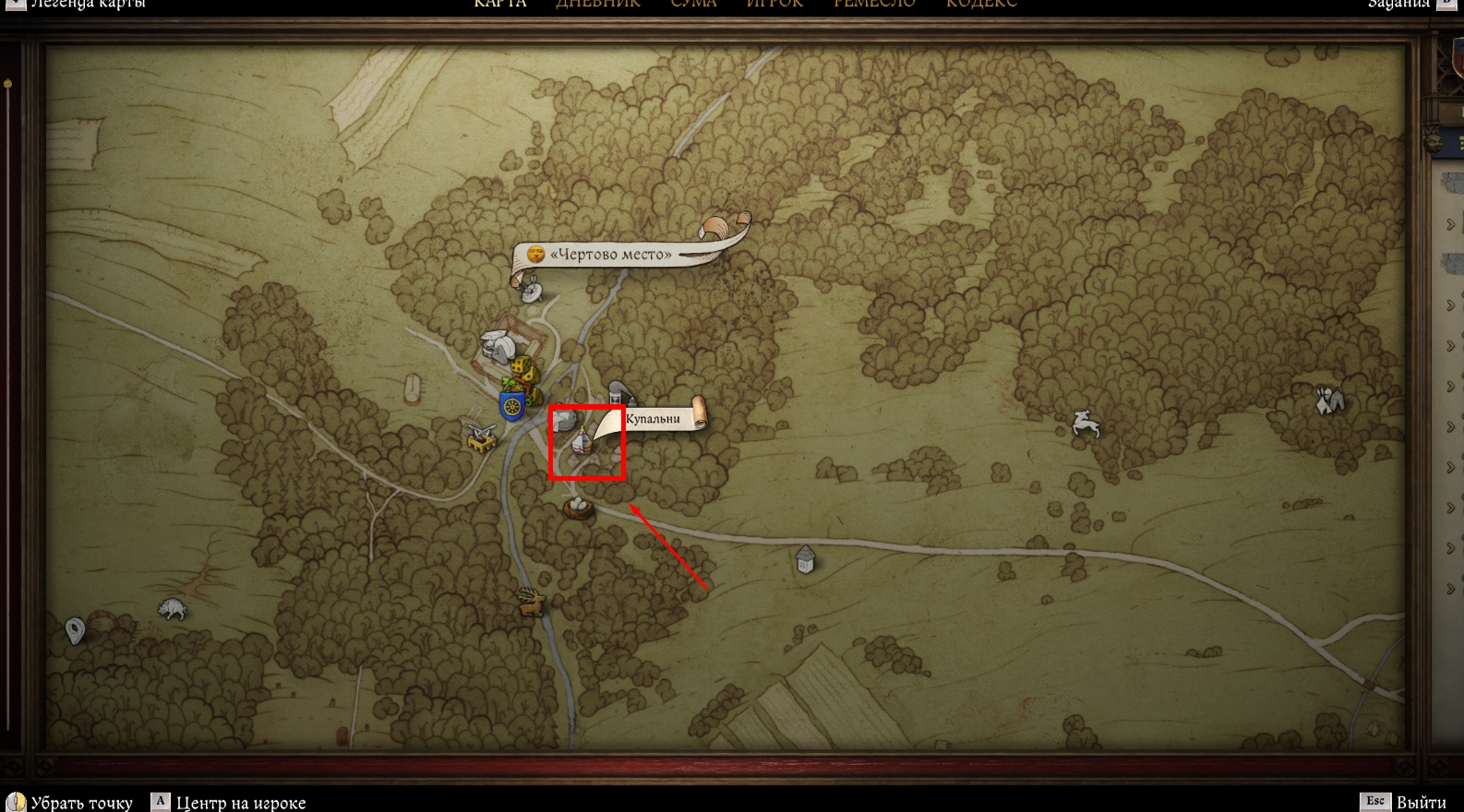Click the blue shield player marker

click(511, 405)
